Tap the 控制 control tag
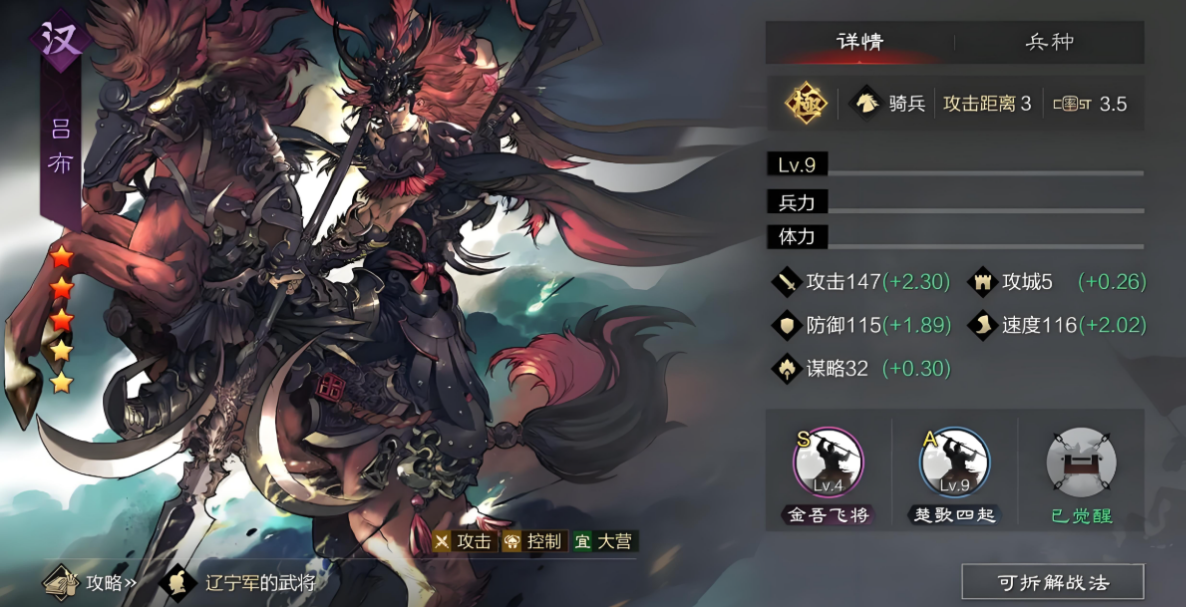 click(x=534, y=542)
